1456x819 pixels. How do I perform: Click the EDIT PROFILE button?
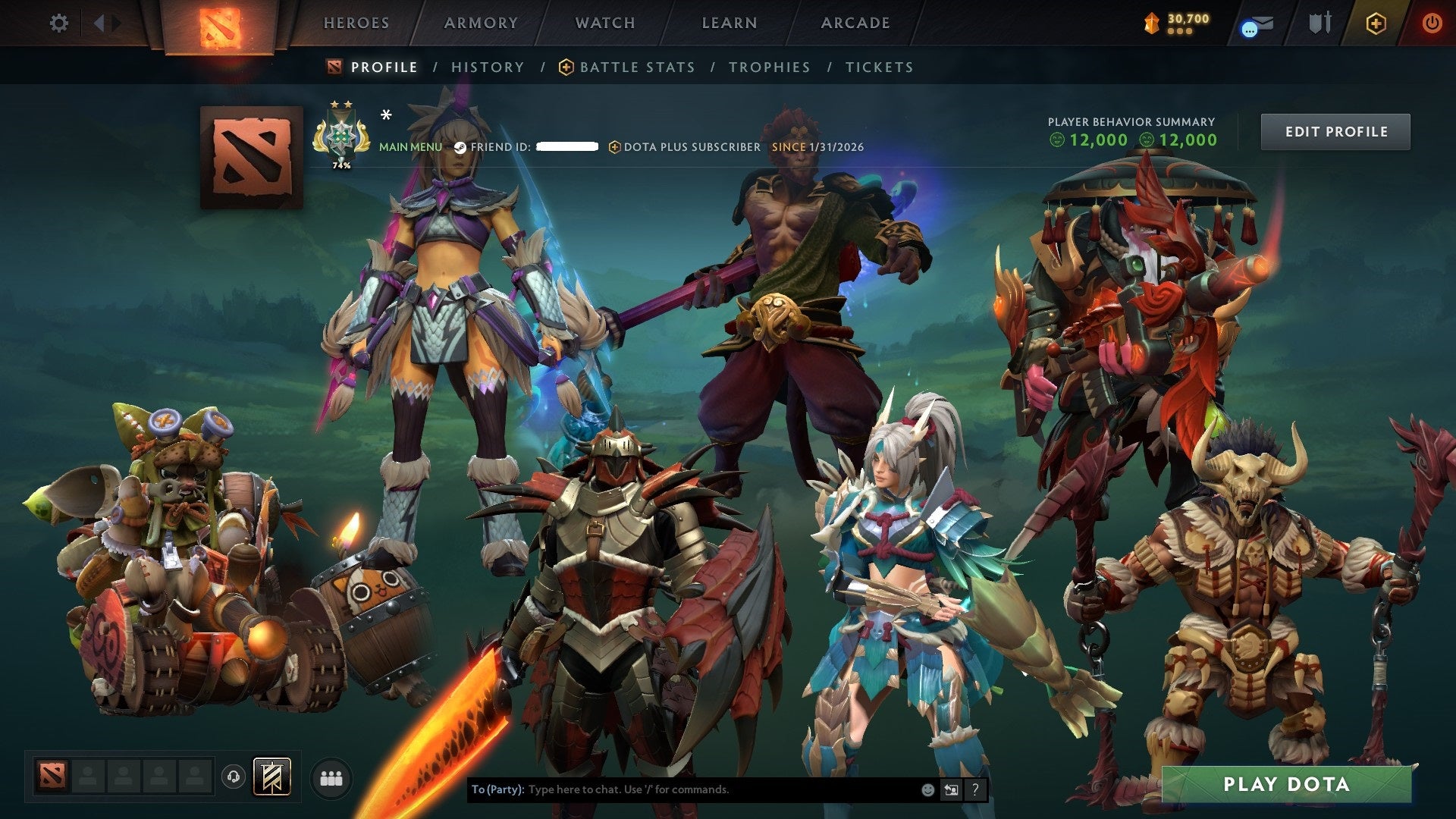(1335, 130)
